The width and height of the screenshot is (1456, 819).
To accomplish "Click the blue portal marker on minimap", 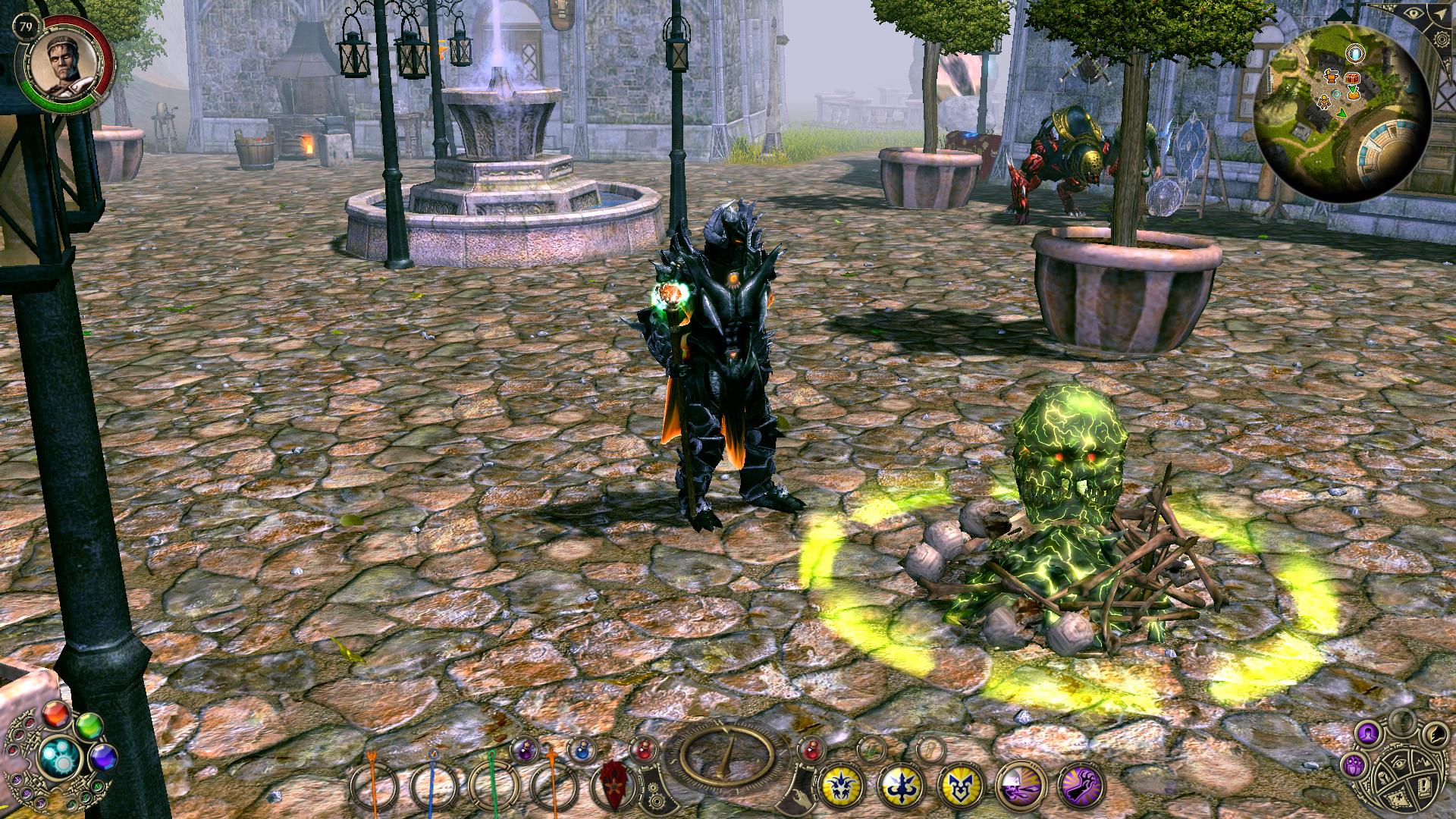I will [x=1354, y=53].
